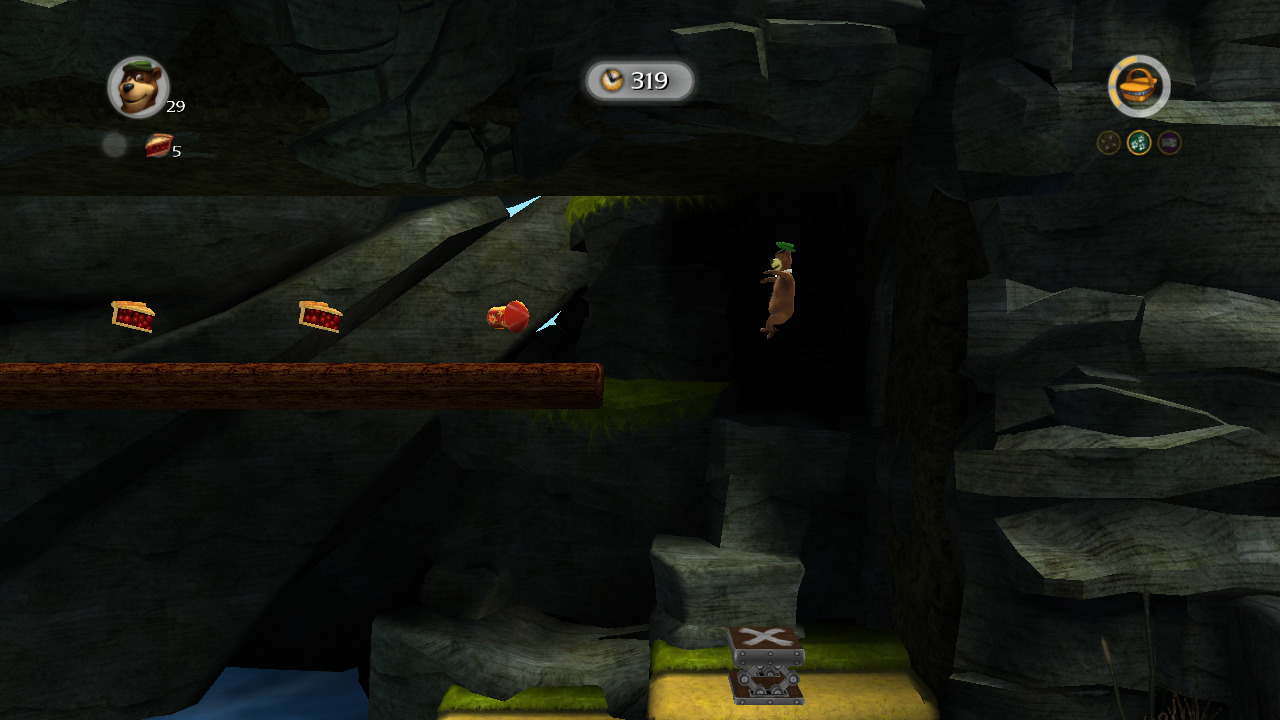
Task: Choose the green flower collectible icon
Action: pos(1139,143)
